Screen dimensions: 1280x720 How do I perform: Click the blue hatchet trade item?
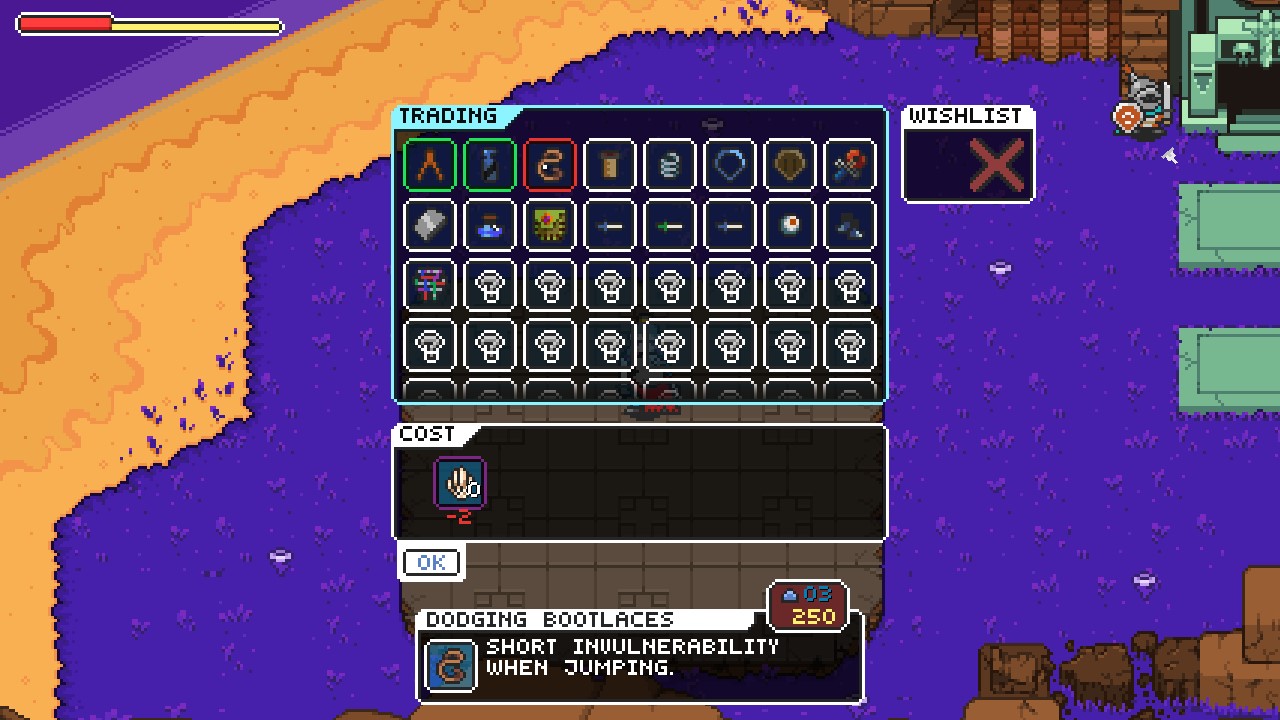coord(850,224)
